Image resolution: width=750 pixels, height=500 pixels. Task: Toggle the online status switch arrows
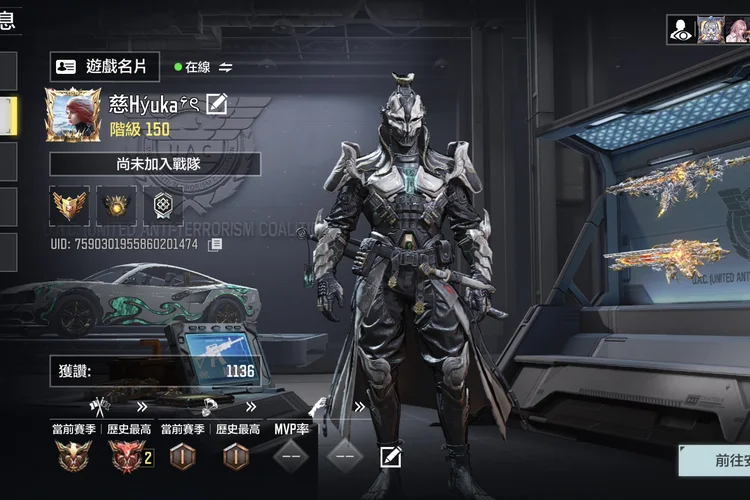pos(226,67)
